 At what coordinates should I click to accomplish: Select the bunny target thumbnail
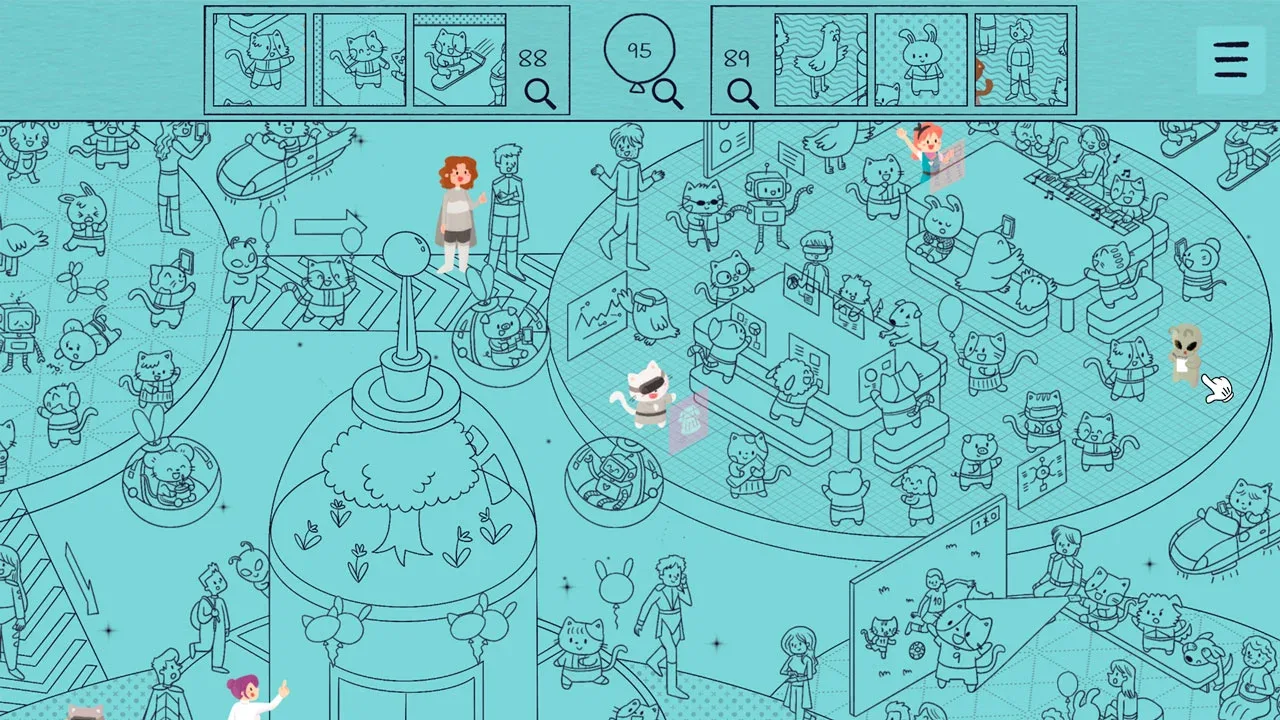921,60
